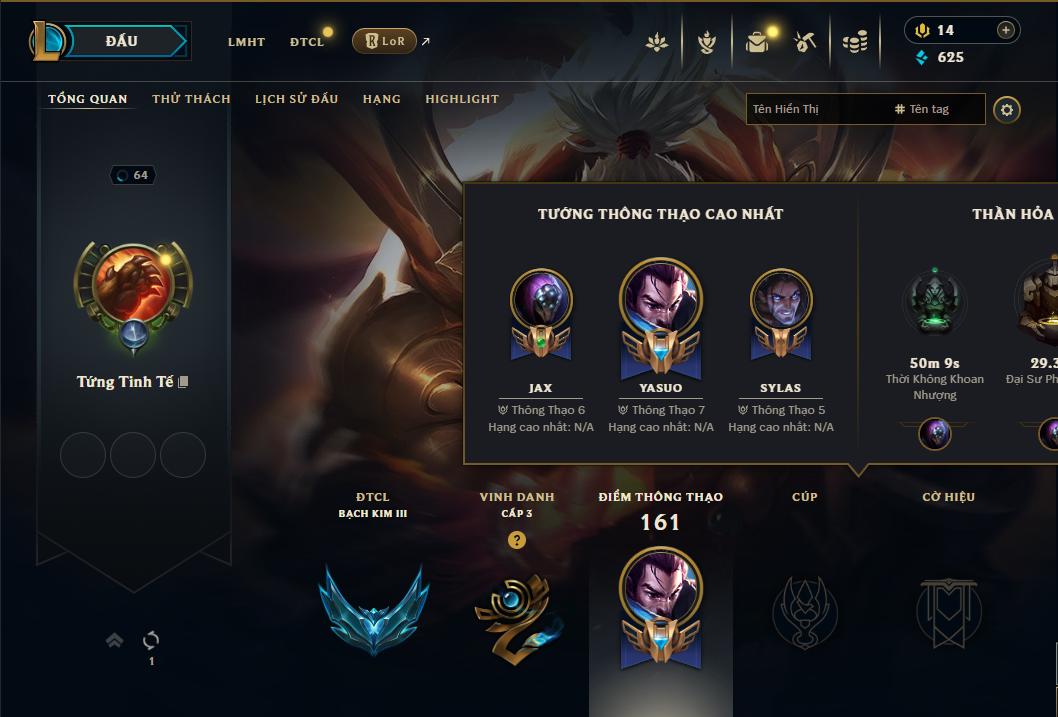Image resolution: width=1058 pixels, height=717 pixels.
Task: Click the Tên Hiển Thị search field
Action: 815,109
